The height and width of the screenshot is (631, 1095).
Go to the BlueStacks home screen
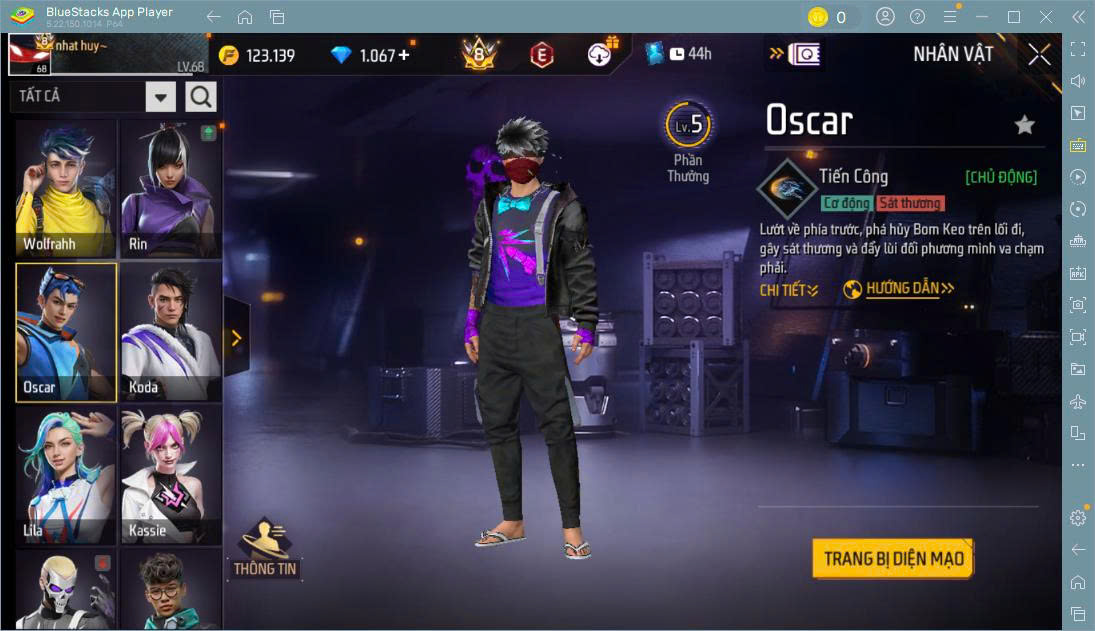245,17
